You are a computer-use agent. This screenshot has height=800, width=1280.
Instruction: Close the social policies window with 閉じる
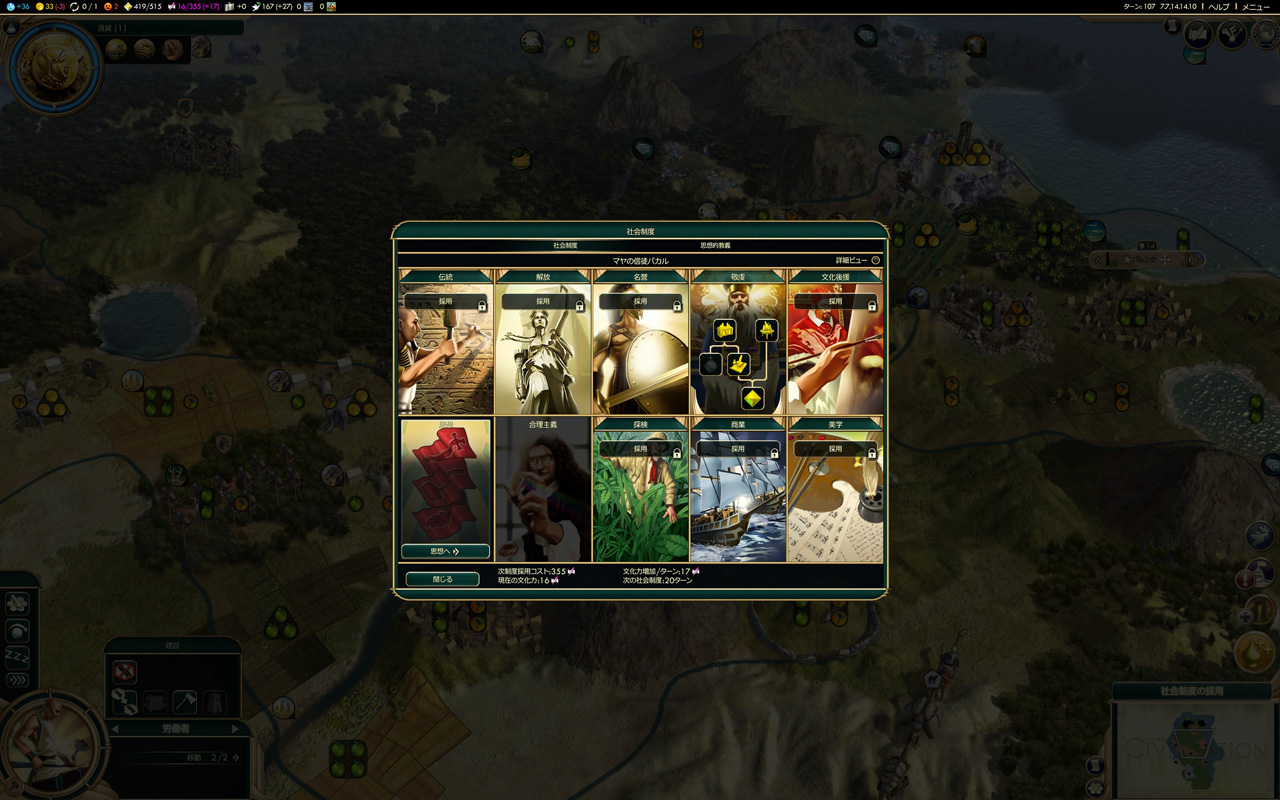click(442, 579)
